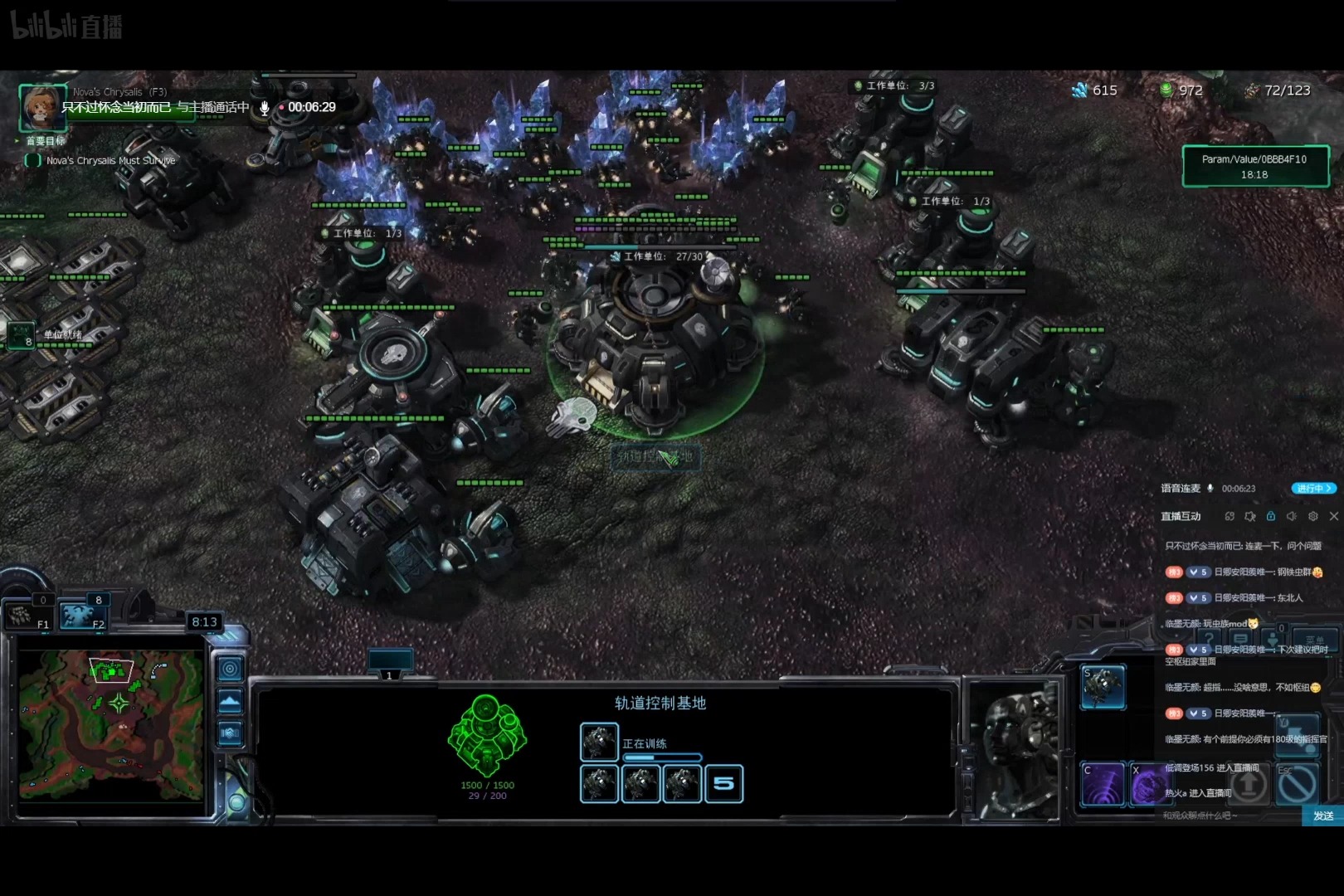Click the blue 进行中 voice call button
This screenshot has height=896, width=1344.
click(1312, 488)
